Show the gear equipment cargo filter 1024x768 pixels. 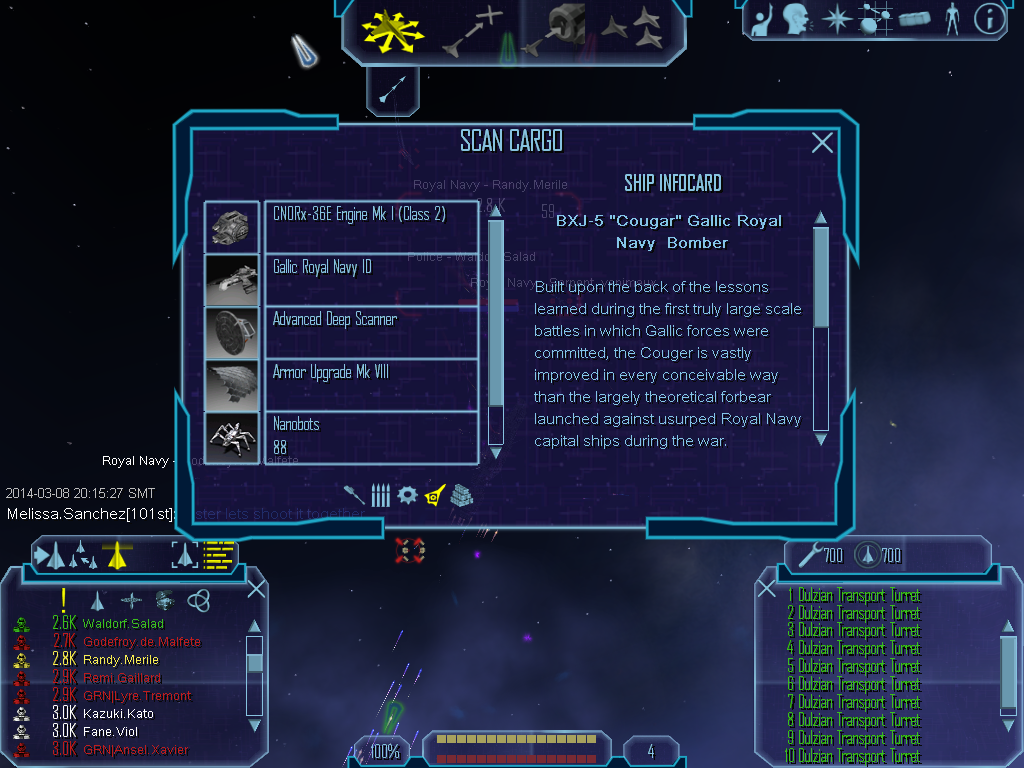(x=407, y=494)
